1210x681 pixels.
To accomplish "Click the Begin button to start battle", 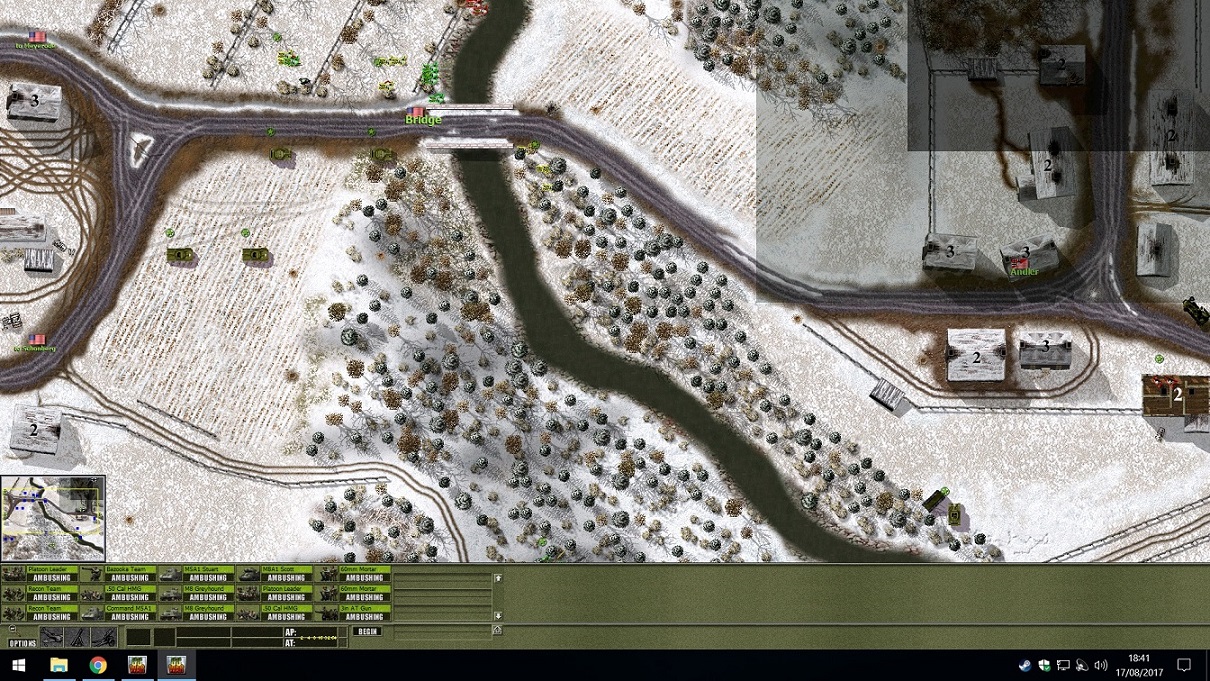I will coord(367,631).
